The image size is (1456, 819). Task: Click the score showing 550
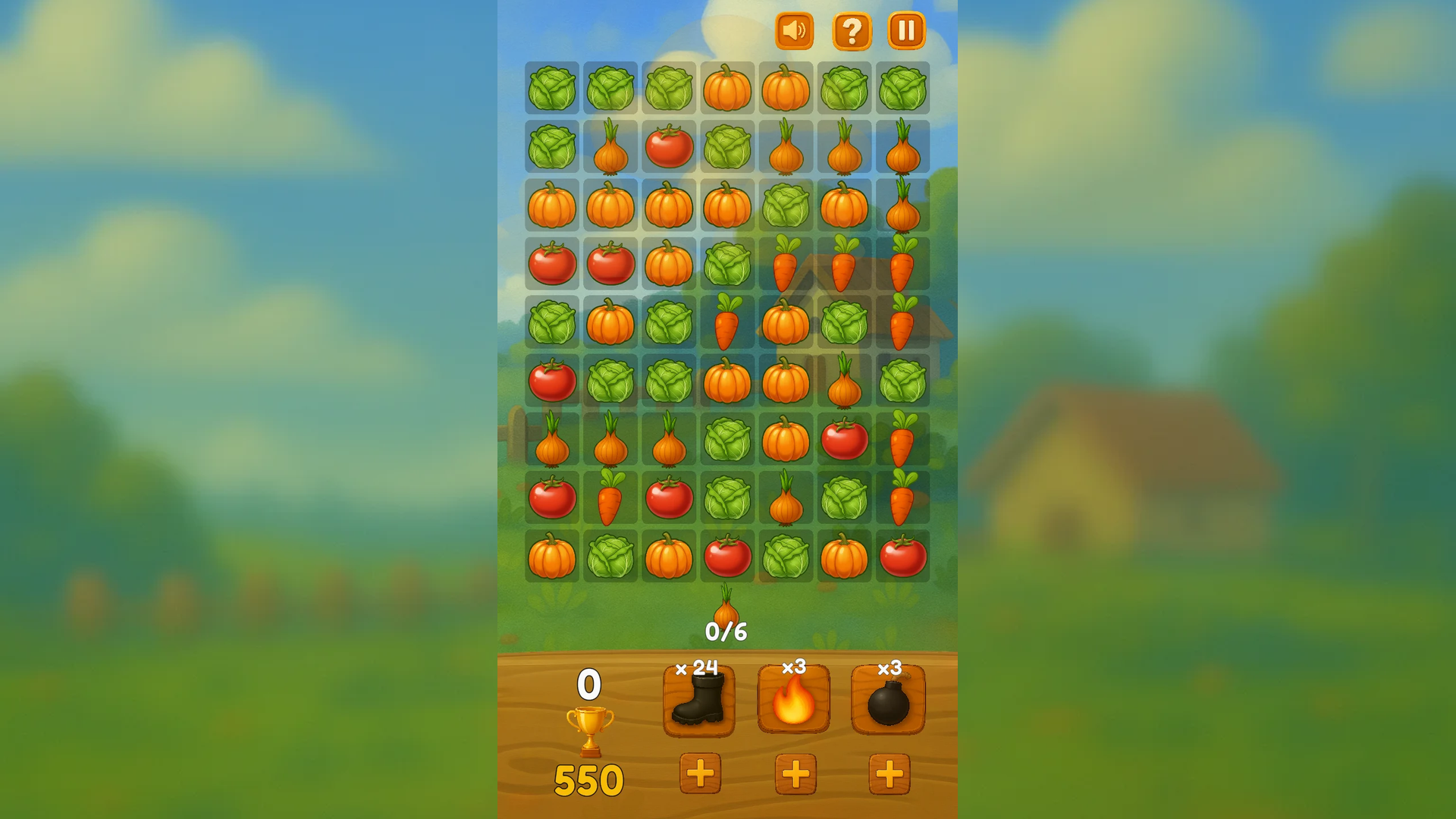tap(589, 777)
